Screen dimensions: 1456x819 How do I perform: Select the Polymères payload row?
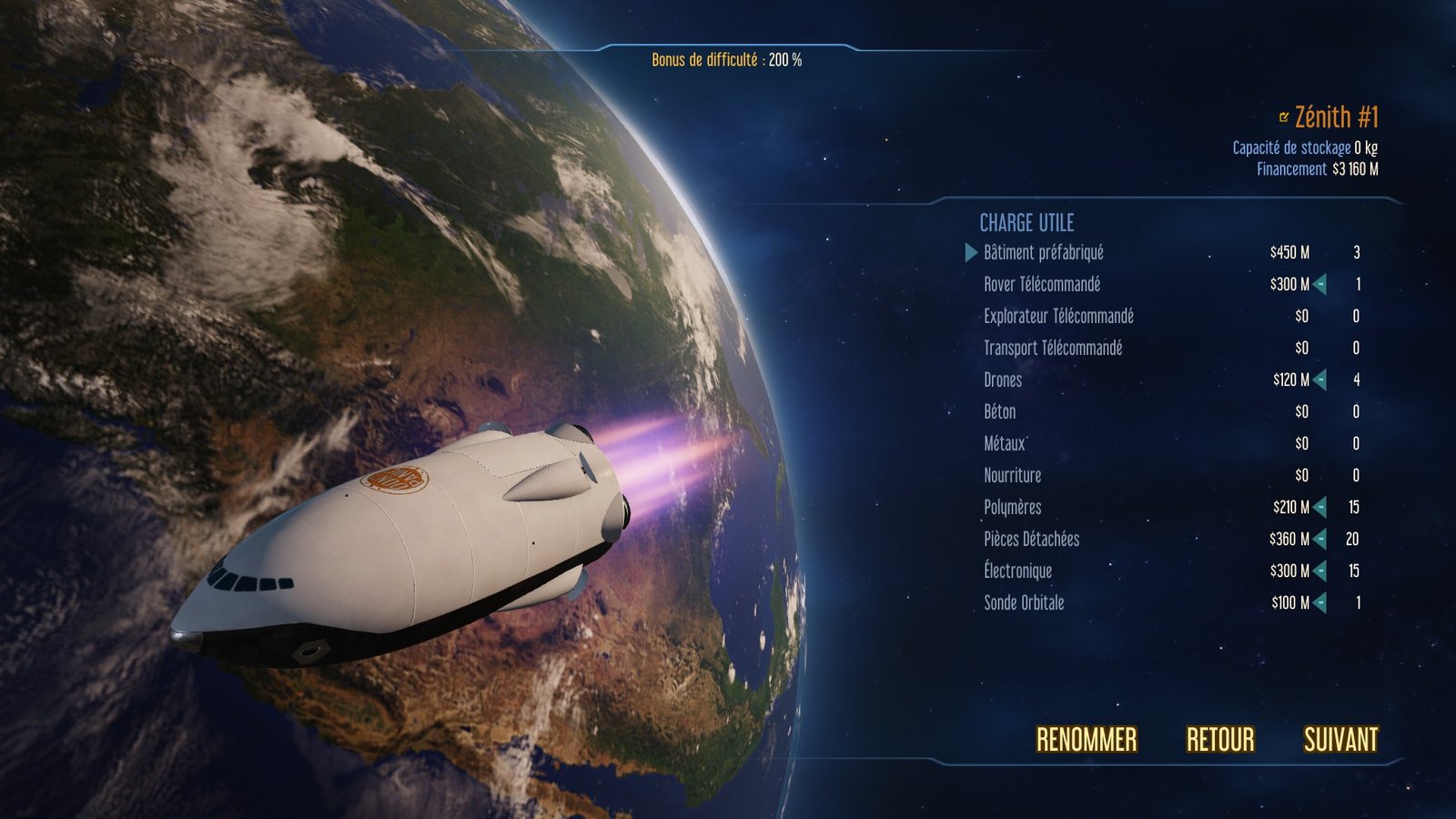coord(1012,508)
